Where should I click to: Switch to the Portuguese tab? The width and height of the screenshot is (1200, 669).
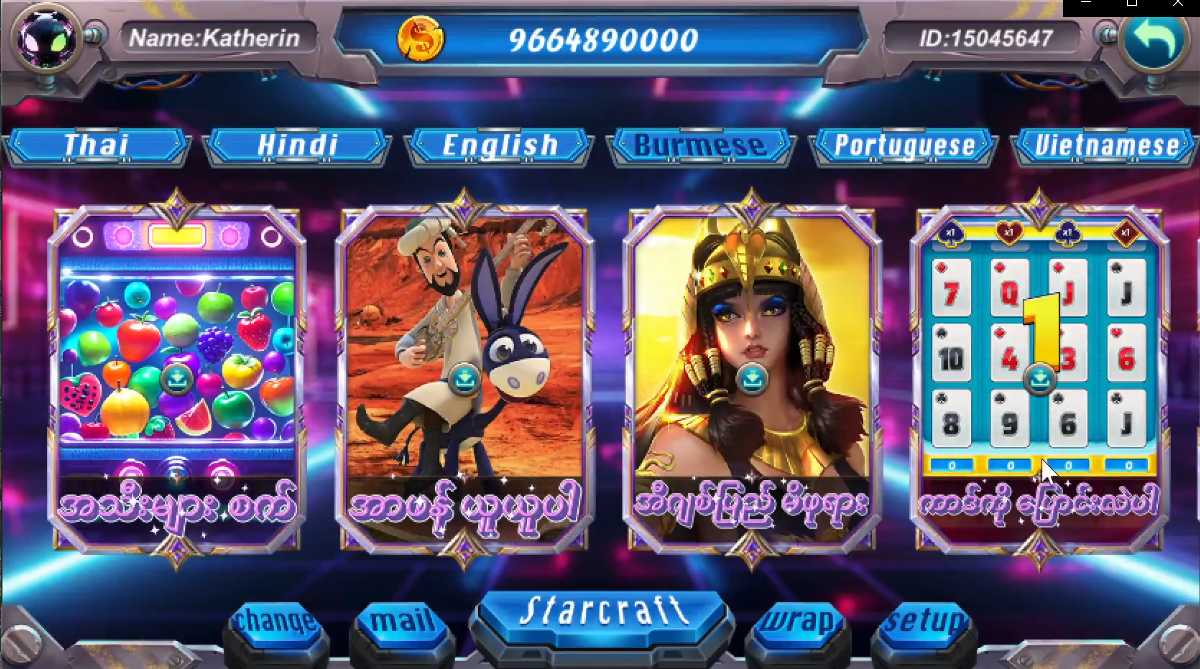[x=904, y=146]
